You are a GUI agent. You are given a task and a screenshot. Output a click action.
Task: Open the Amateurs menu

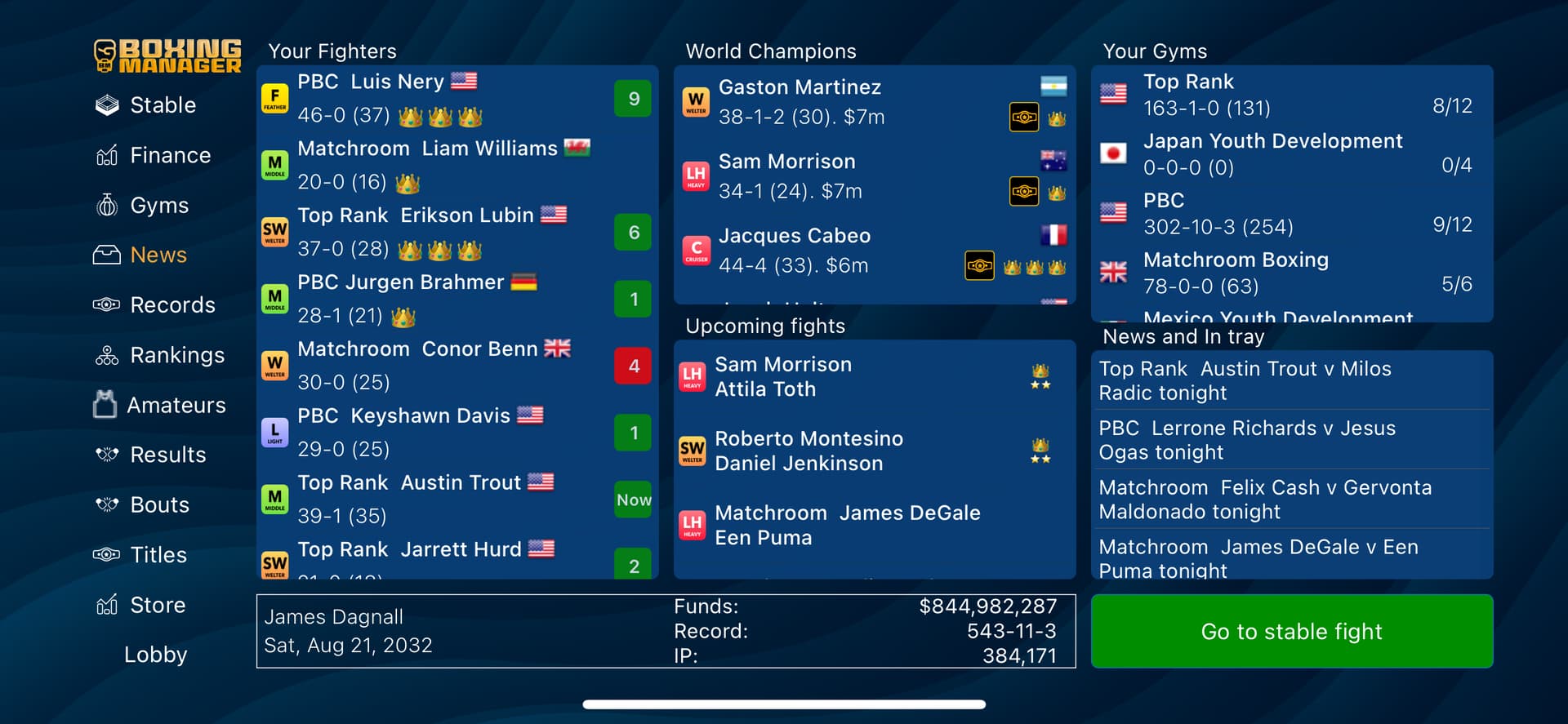click(176, 405)
